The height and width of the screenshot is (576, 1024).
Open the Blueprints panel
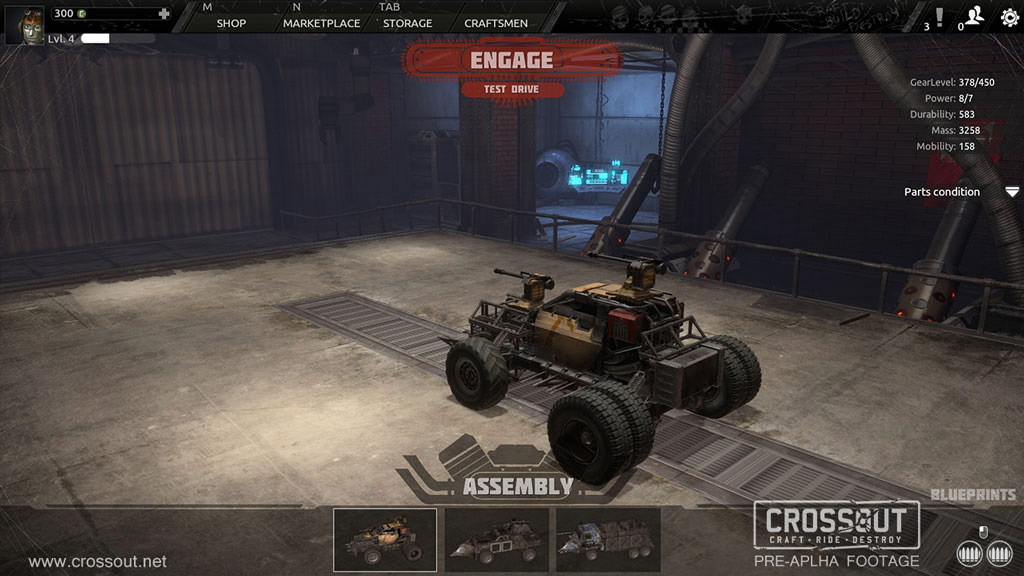[x=973, y=495]
